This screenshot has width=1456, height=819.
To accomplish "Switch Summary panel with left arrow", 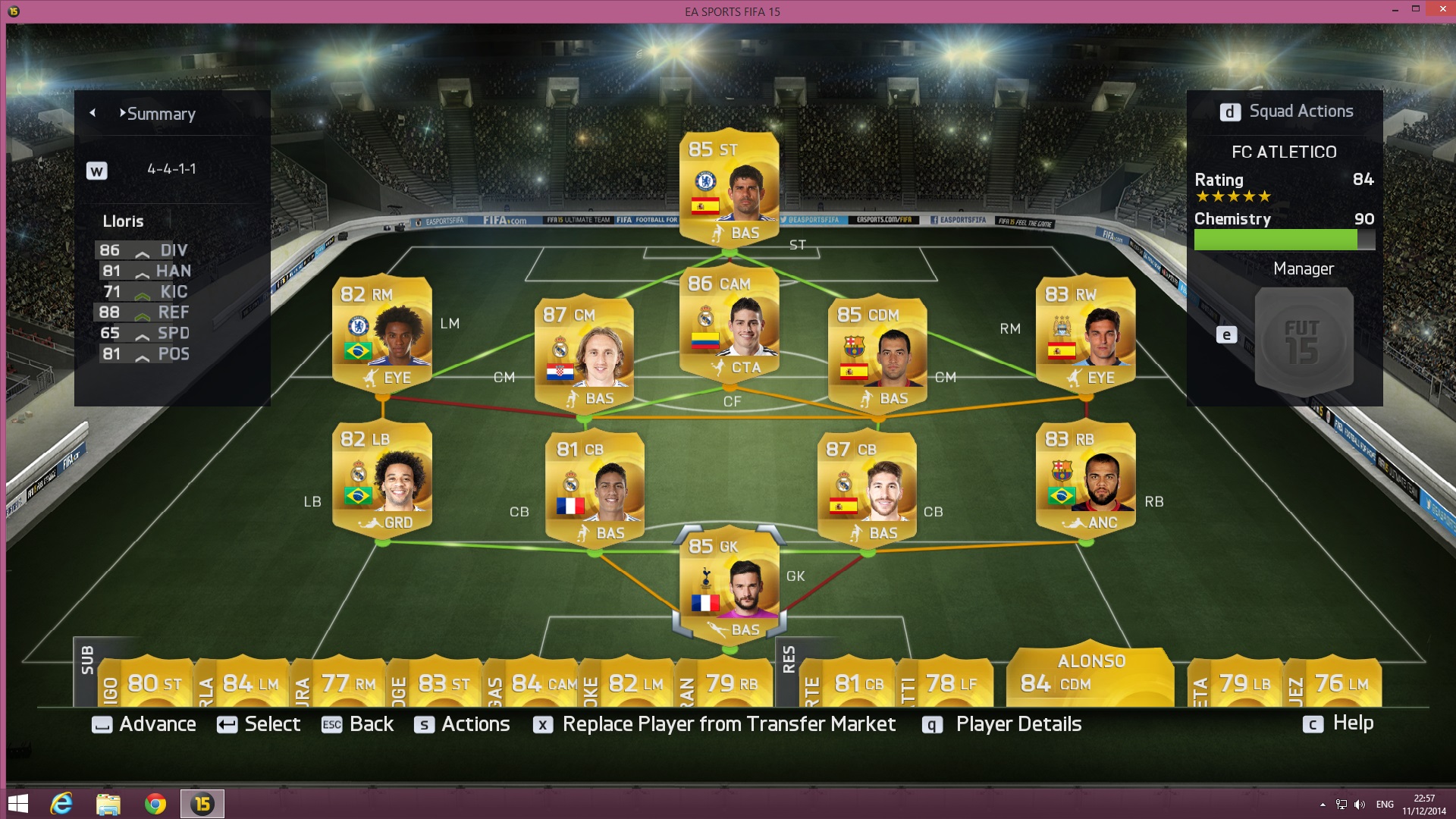I will point(93,113).
